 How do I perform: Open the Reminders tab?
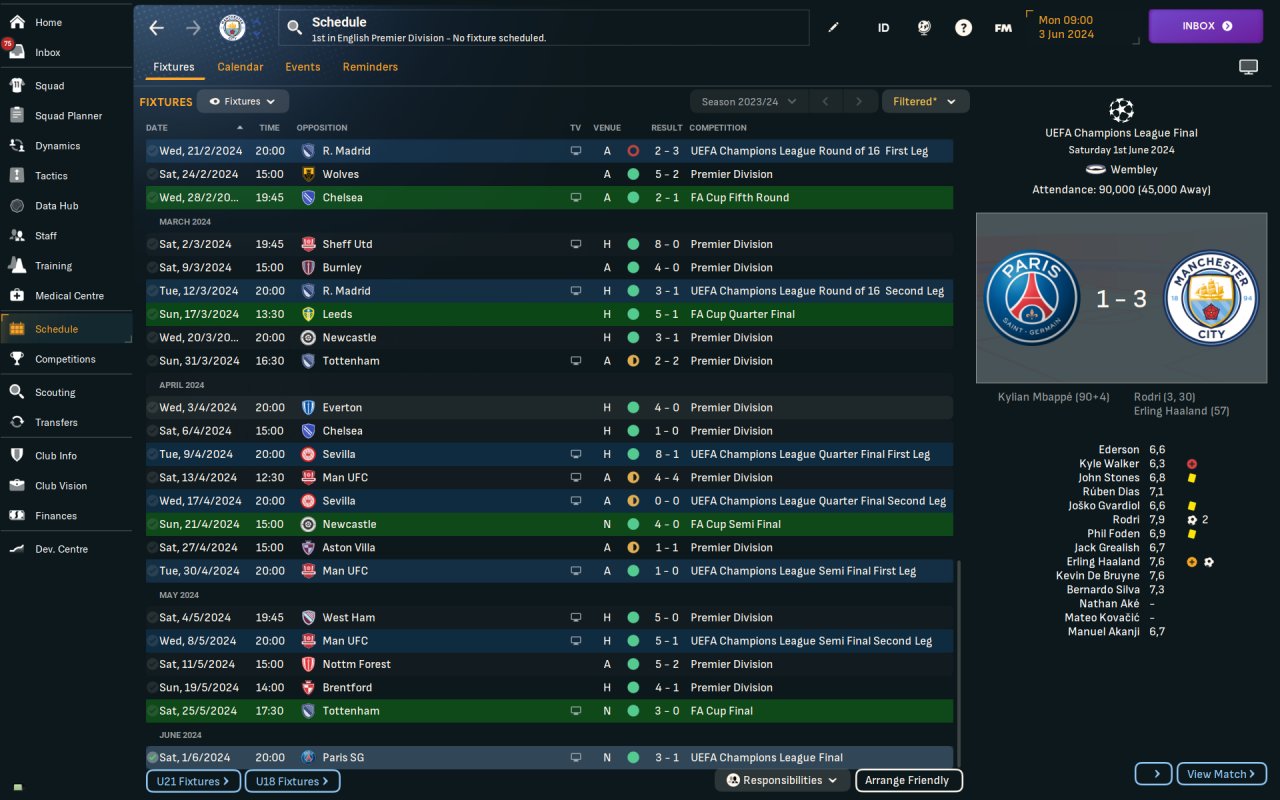coord(370,67)
